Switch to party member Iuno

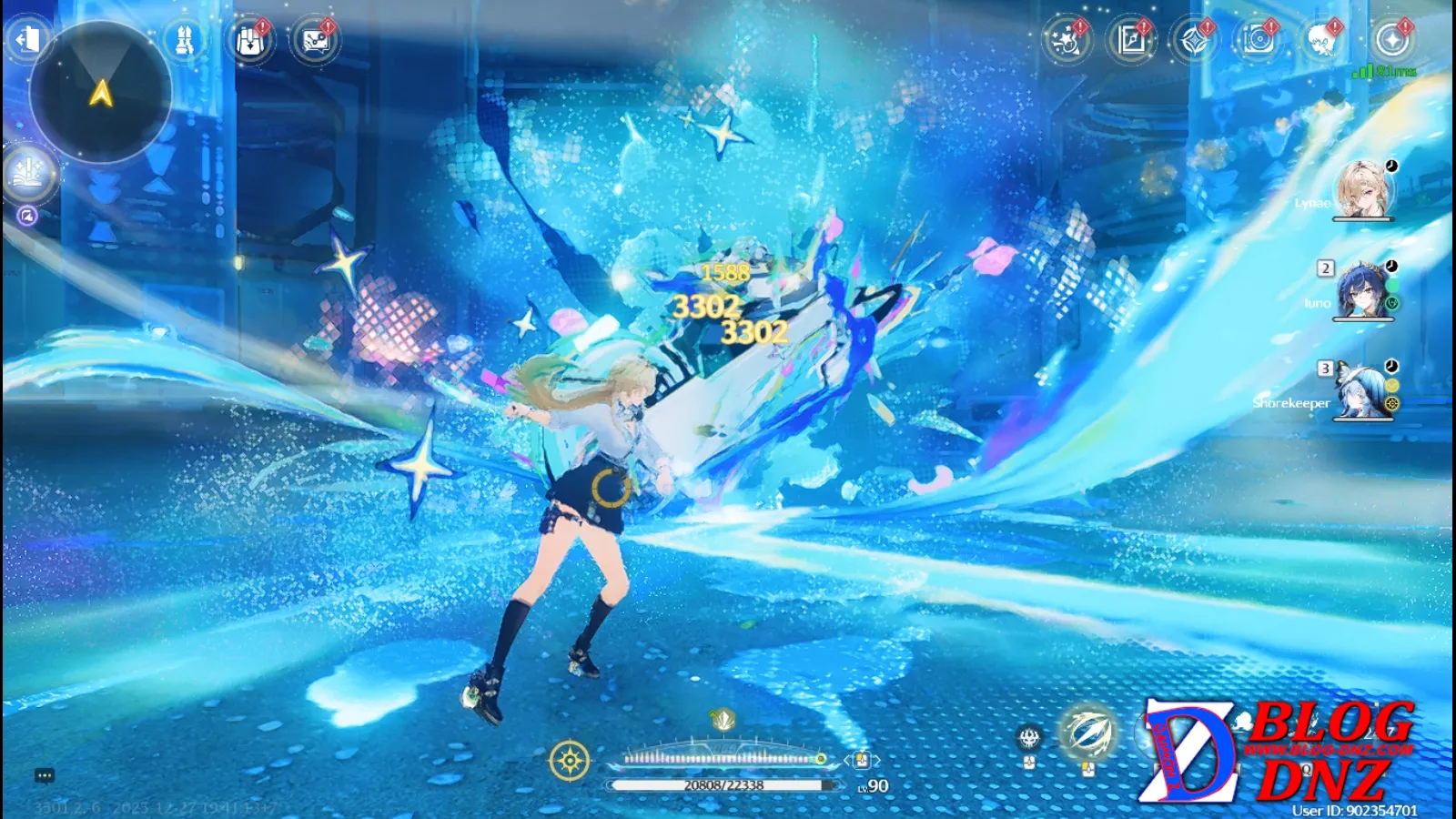[1362, 289]
